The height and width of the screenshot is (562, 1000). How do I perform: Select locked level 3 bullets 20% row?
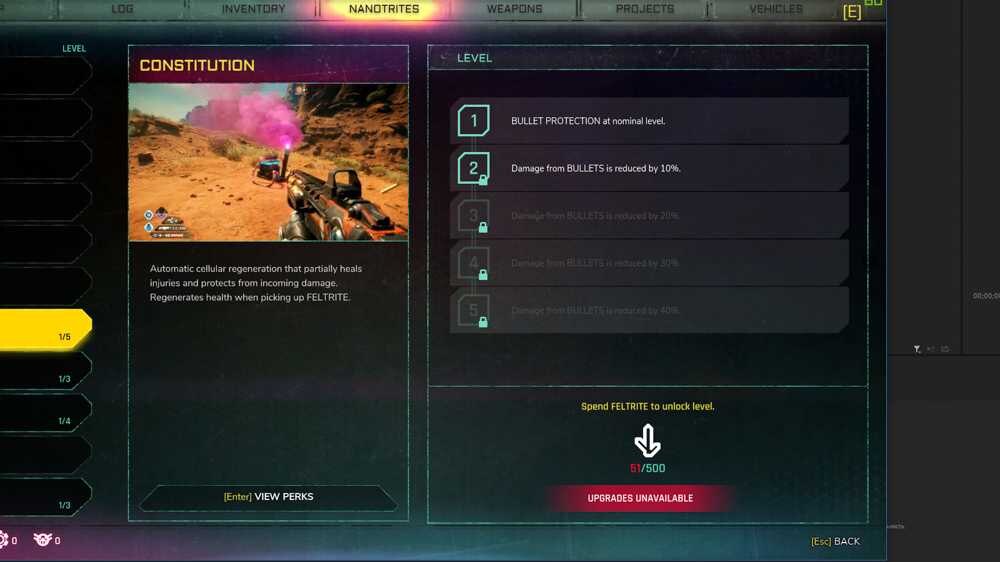tap(648, 215)
